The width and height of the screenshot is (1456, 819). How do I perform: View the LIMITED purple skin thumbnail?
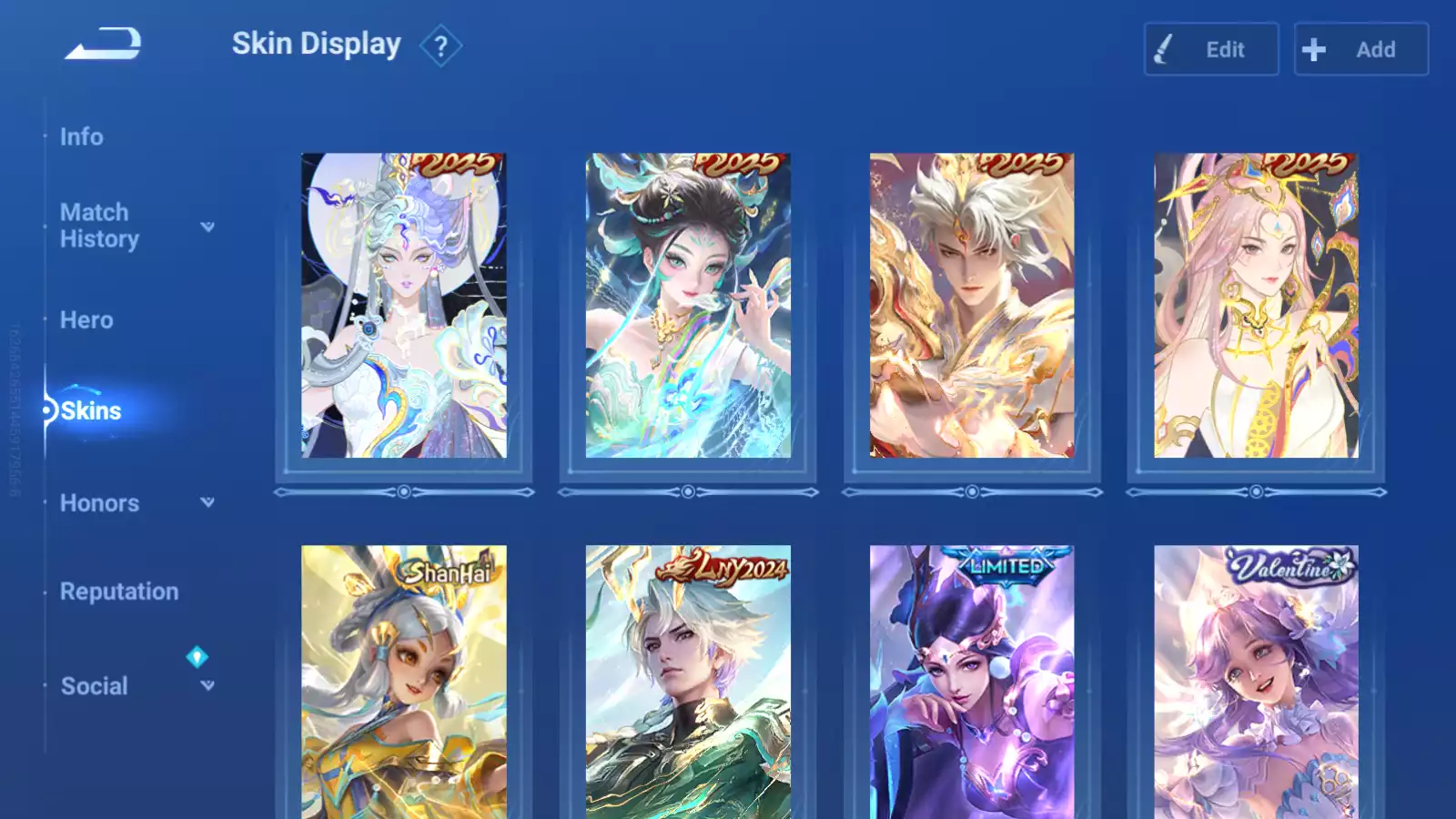tap(971, 682)
